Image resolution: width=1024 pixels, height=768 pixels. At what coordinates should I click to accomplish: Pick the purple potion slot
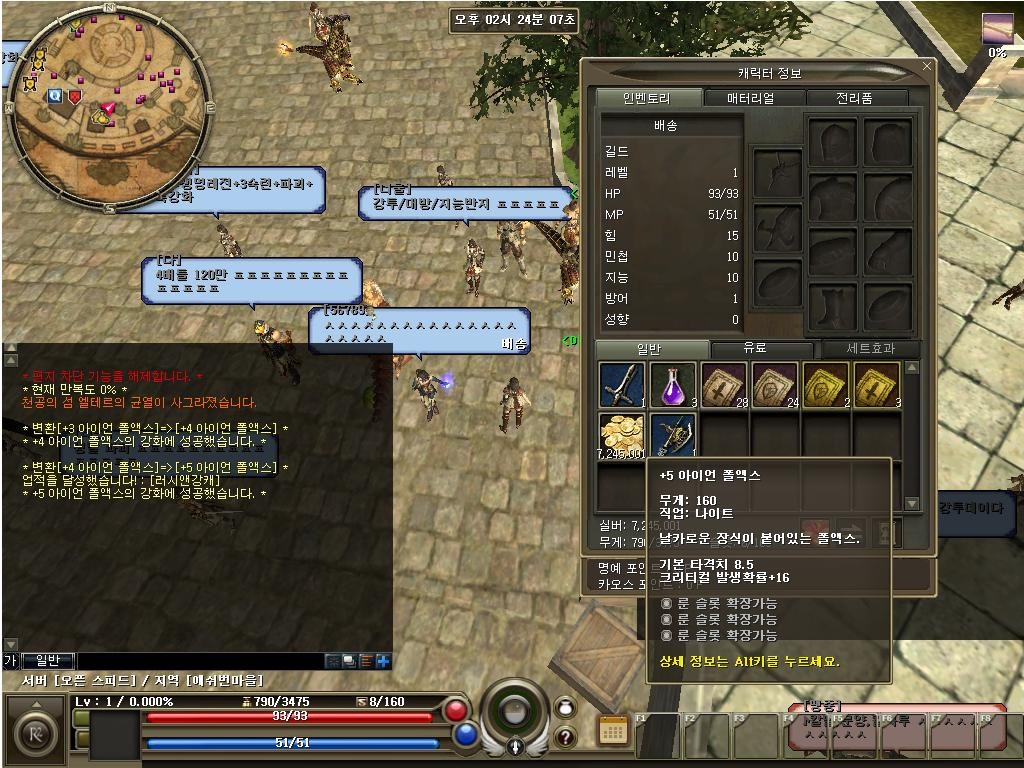tap(673, 385)
